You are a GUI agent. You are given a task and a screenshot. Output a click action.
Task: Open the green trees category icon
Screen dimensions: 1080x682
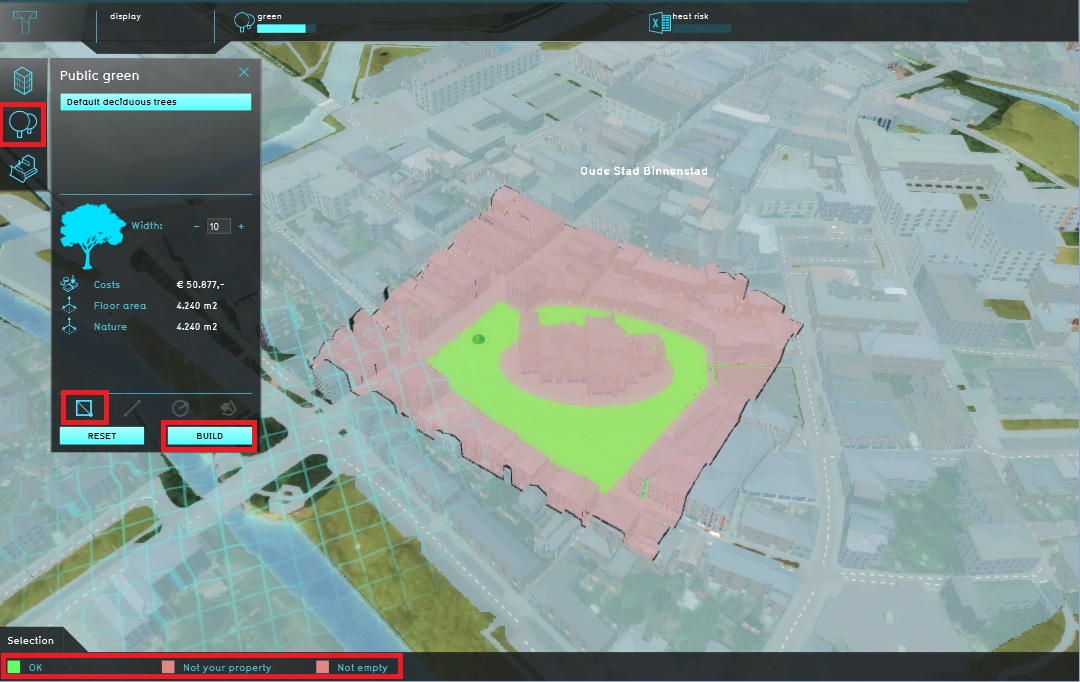coord(24,125)
